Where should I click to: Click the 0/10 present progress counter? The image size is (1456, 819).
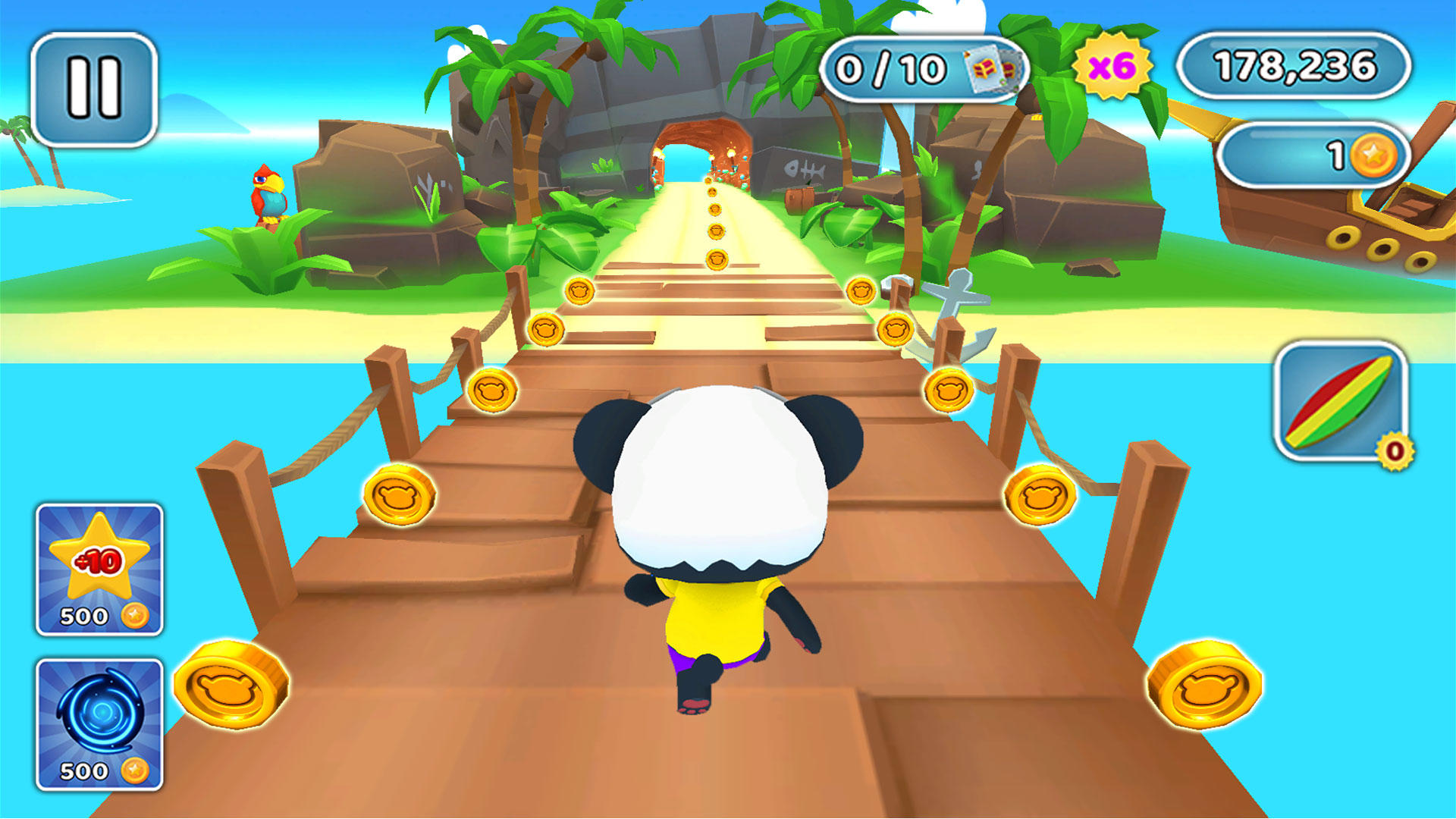click(x=895, y=68)
